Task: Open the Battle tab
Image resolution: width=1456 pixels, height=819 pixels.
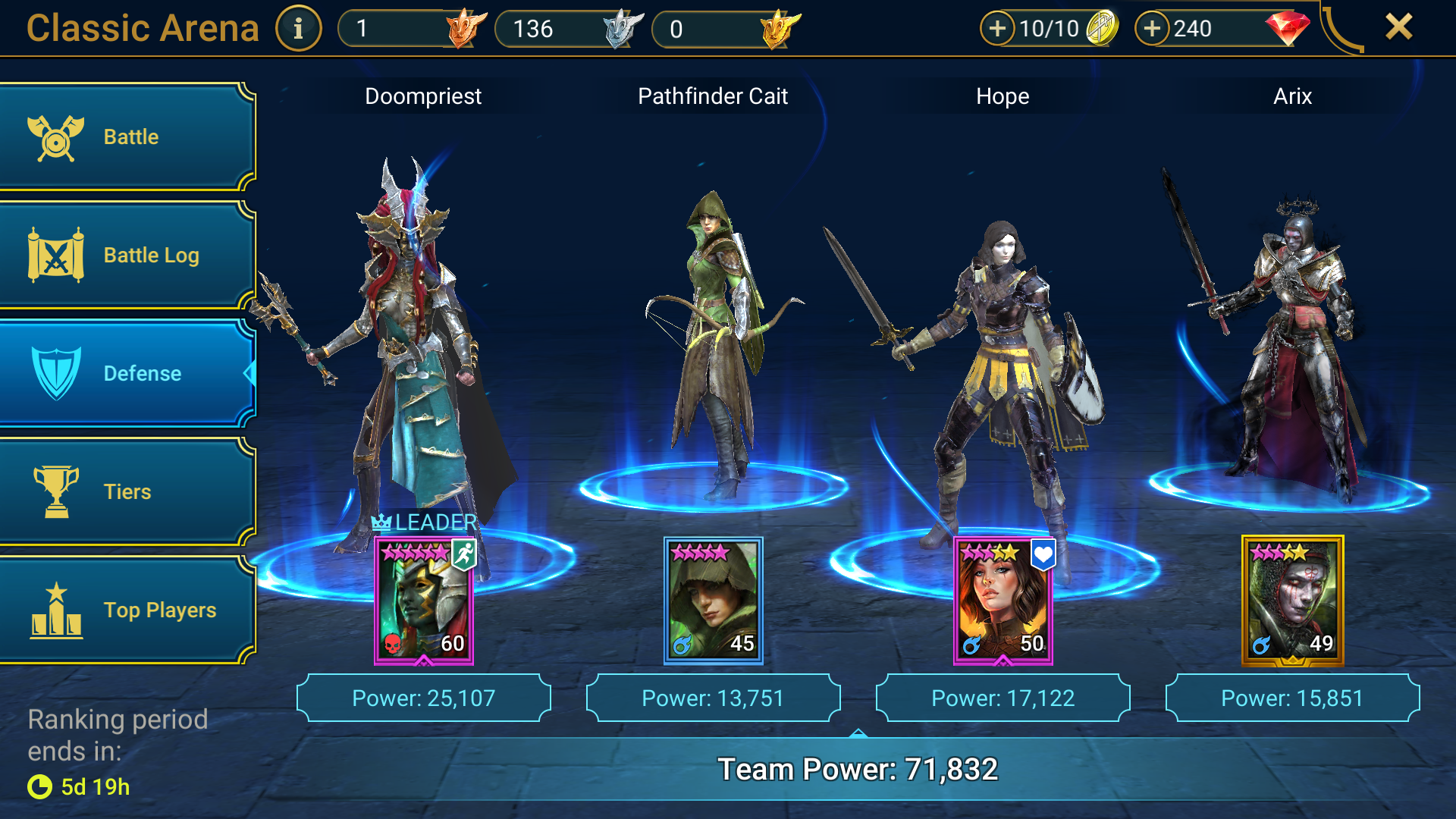Action: tap(127, 137)
